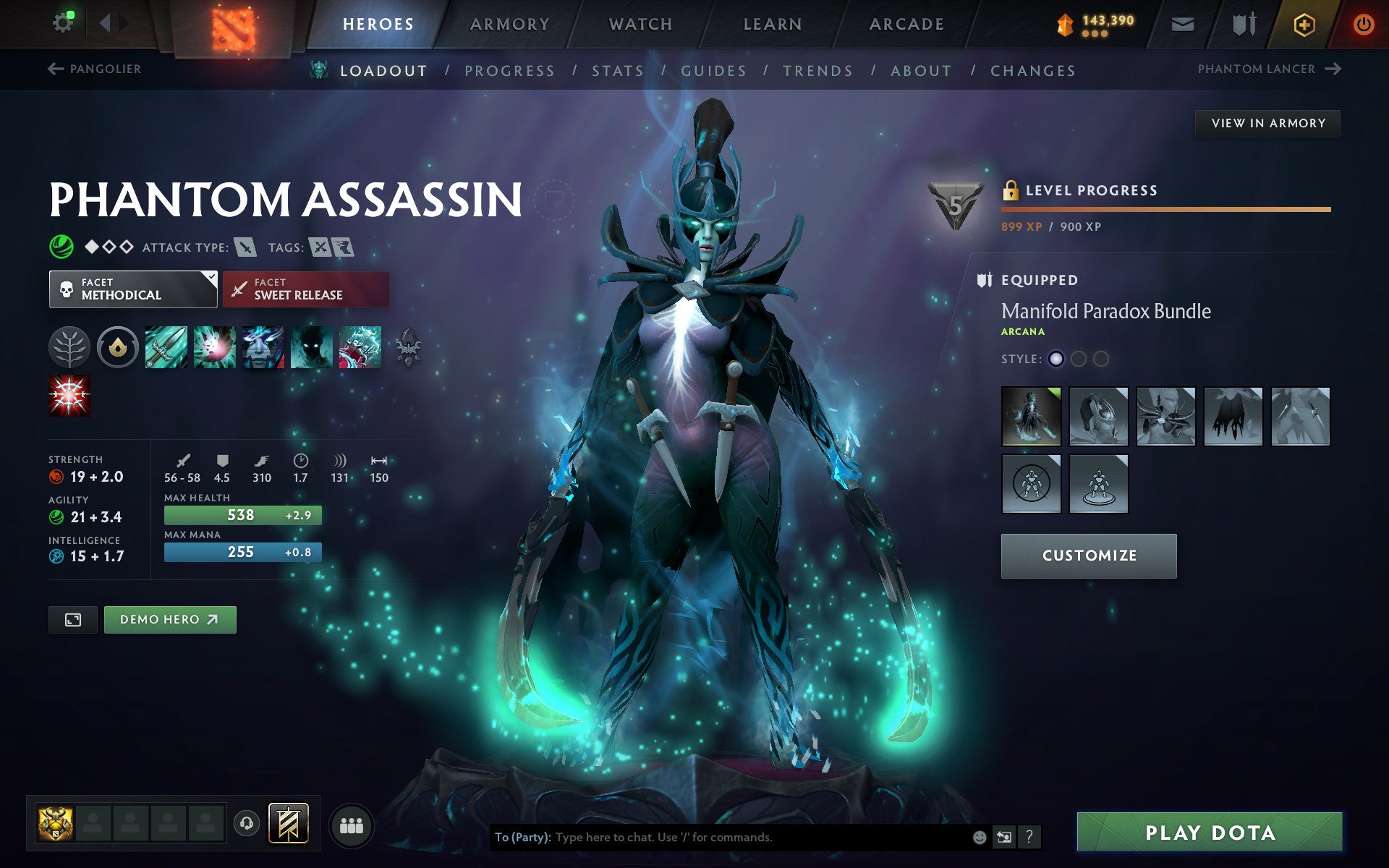Select the Sweet Release facet
The width and height of the screenshot is (1389, 868).
[305, 289]
